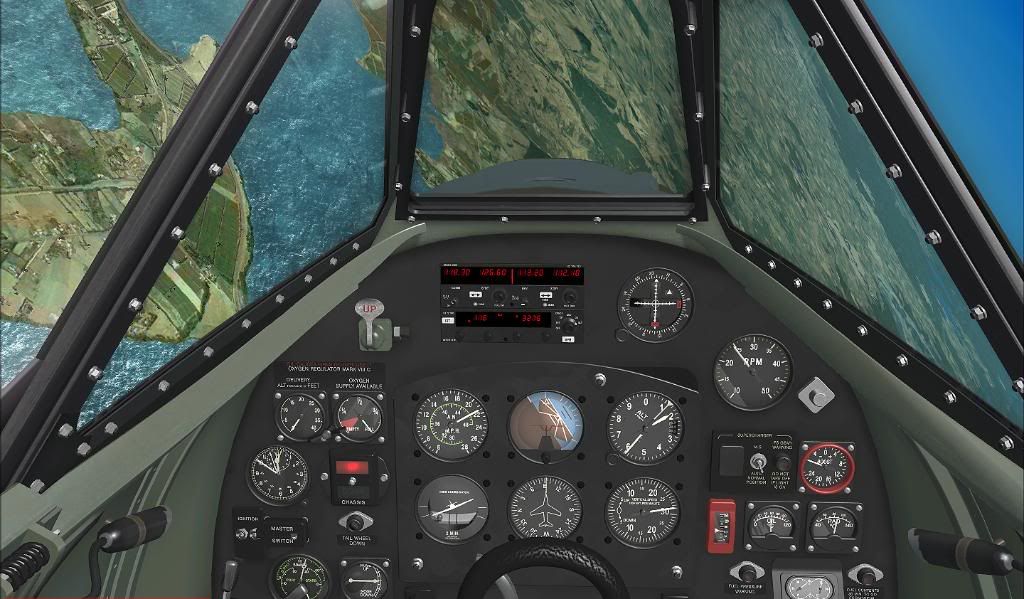
Task: Turn the COM frequency tuning knob
Action: point(500,298)
